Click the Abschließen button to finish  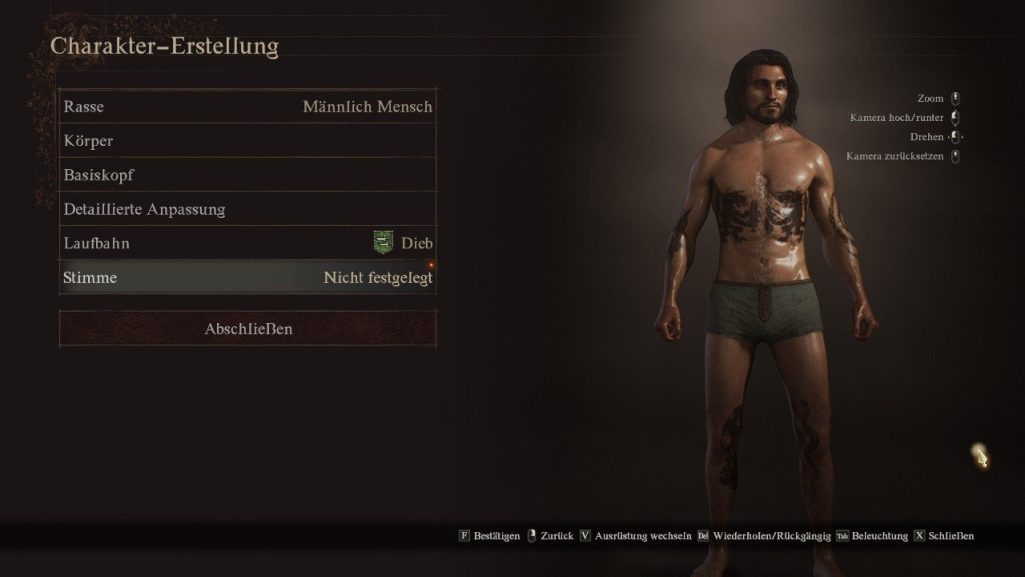click(x=248, y=329)
